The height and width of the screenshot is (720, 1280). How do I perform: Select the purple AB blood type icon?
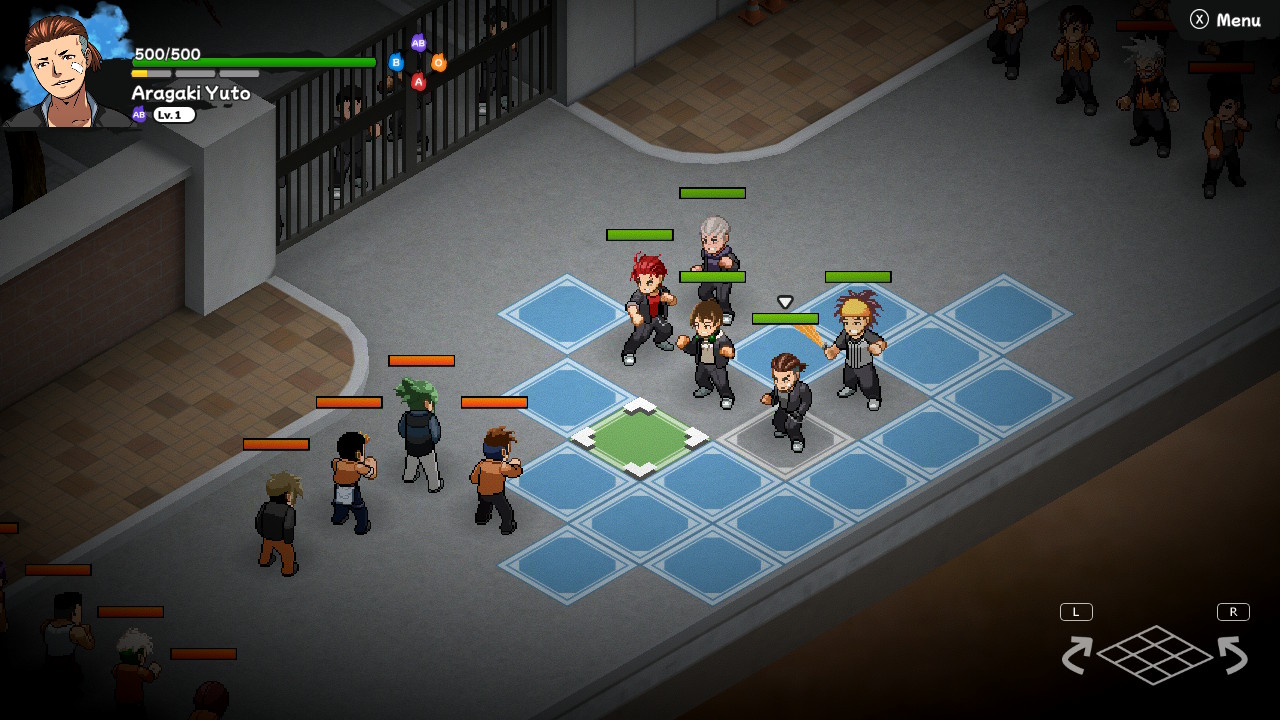(419, 44)
